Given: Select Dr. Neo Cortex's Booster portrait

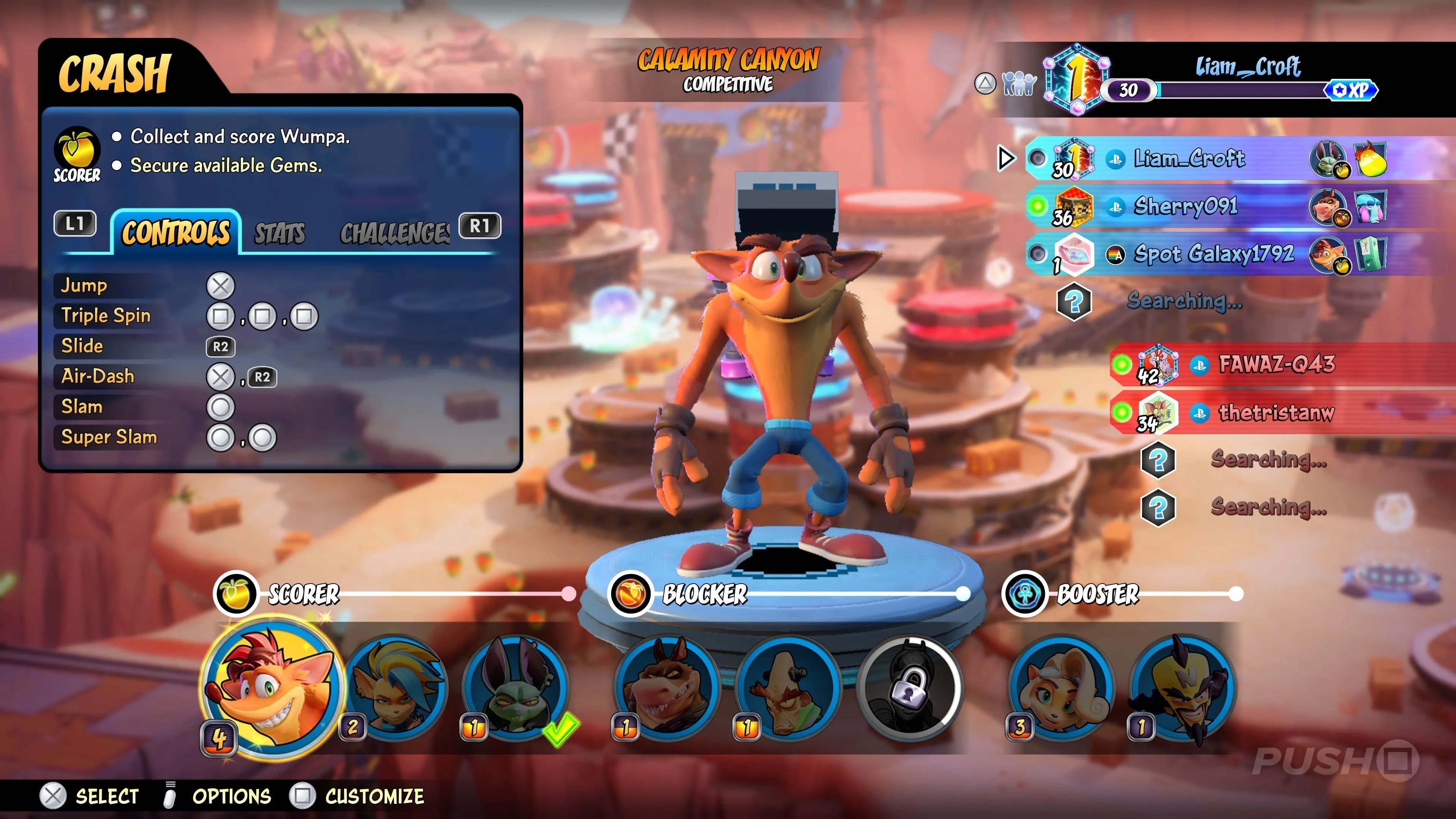Looking at the screenshot, I should [1185, 690].
